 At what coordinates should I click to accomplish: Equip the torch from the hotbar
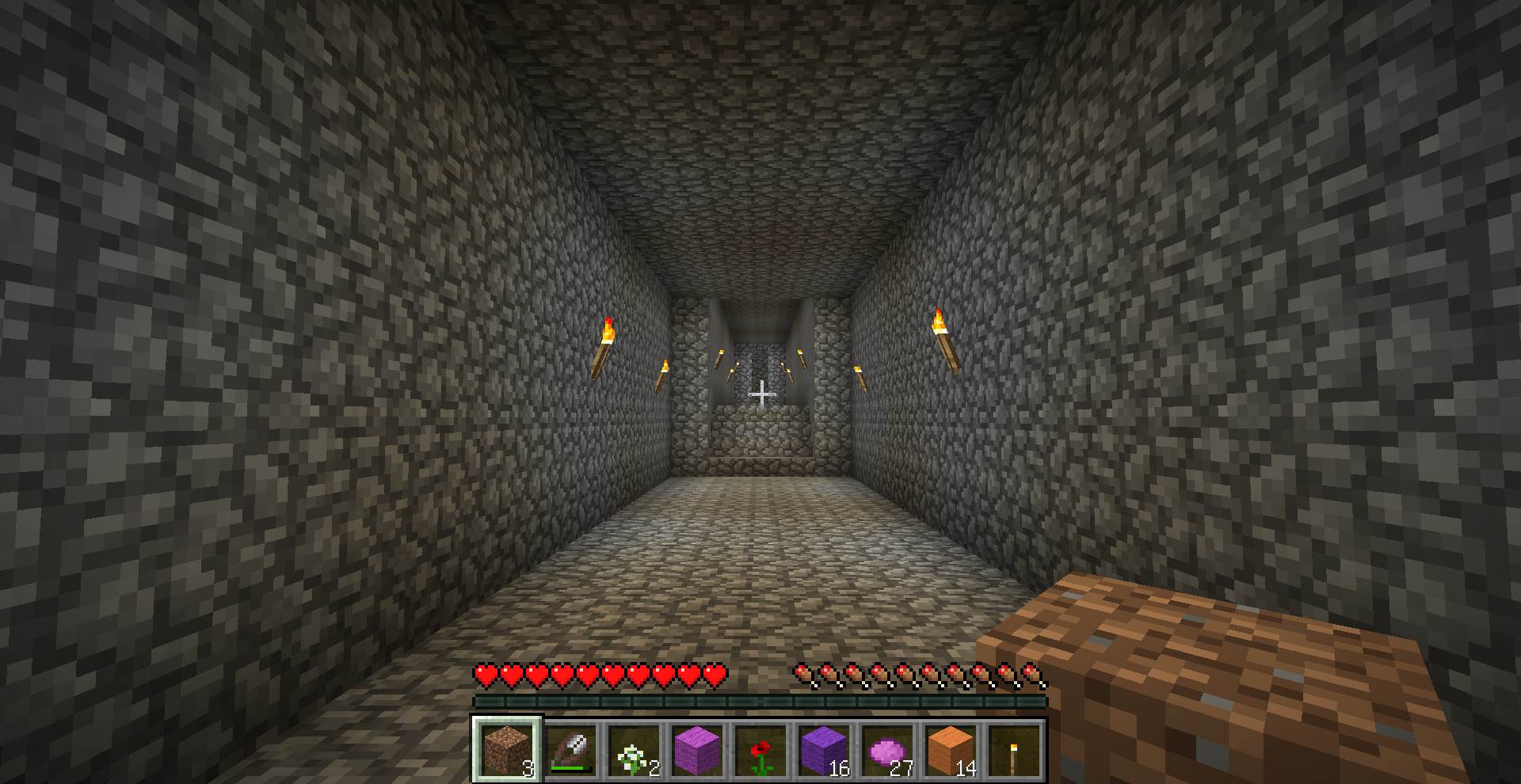coord(1014,749)
